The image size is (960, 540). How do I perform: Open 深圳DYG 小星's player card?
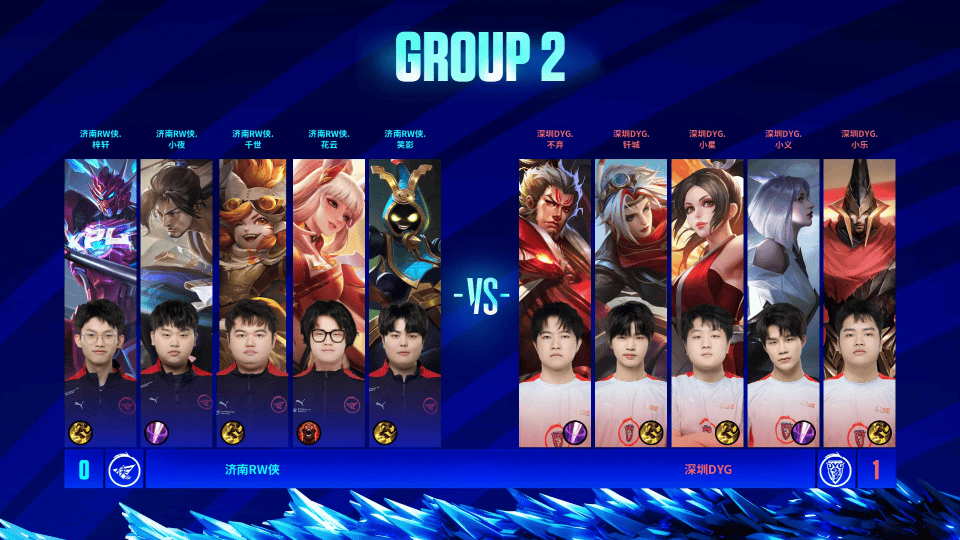(707, 300)
